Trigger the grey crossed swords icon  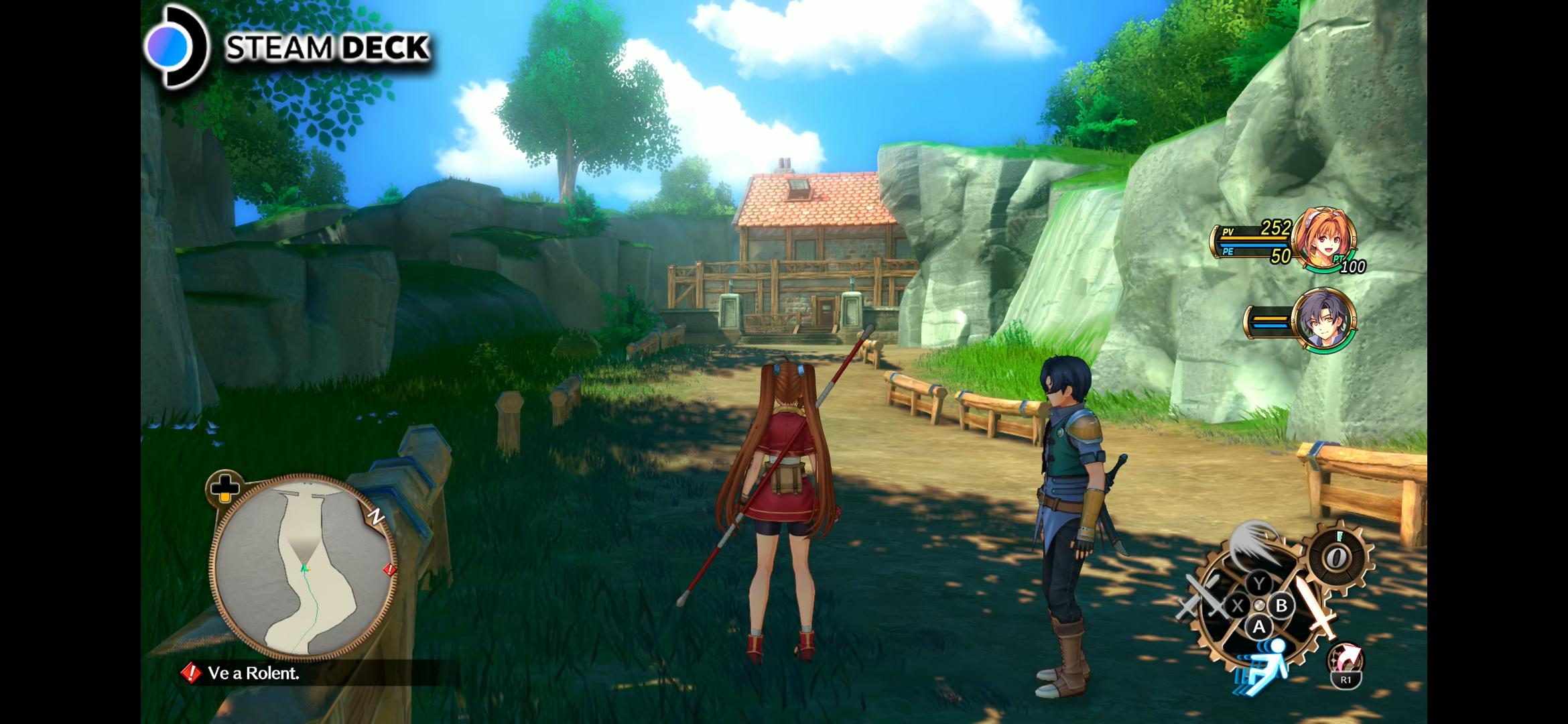click(1201, 598)
